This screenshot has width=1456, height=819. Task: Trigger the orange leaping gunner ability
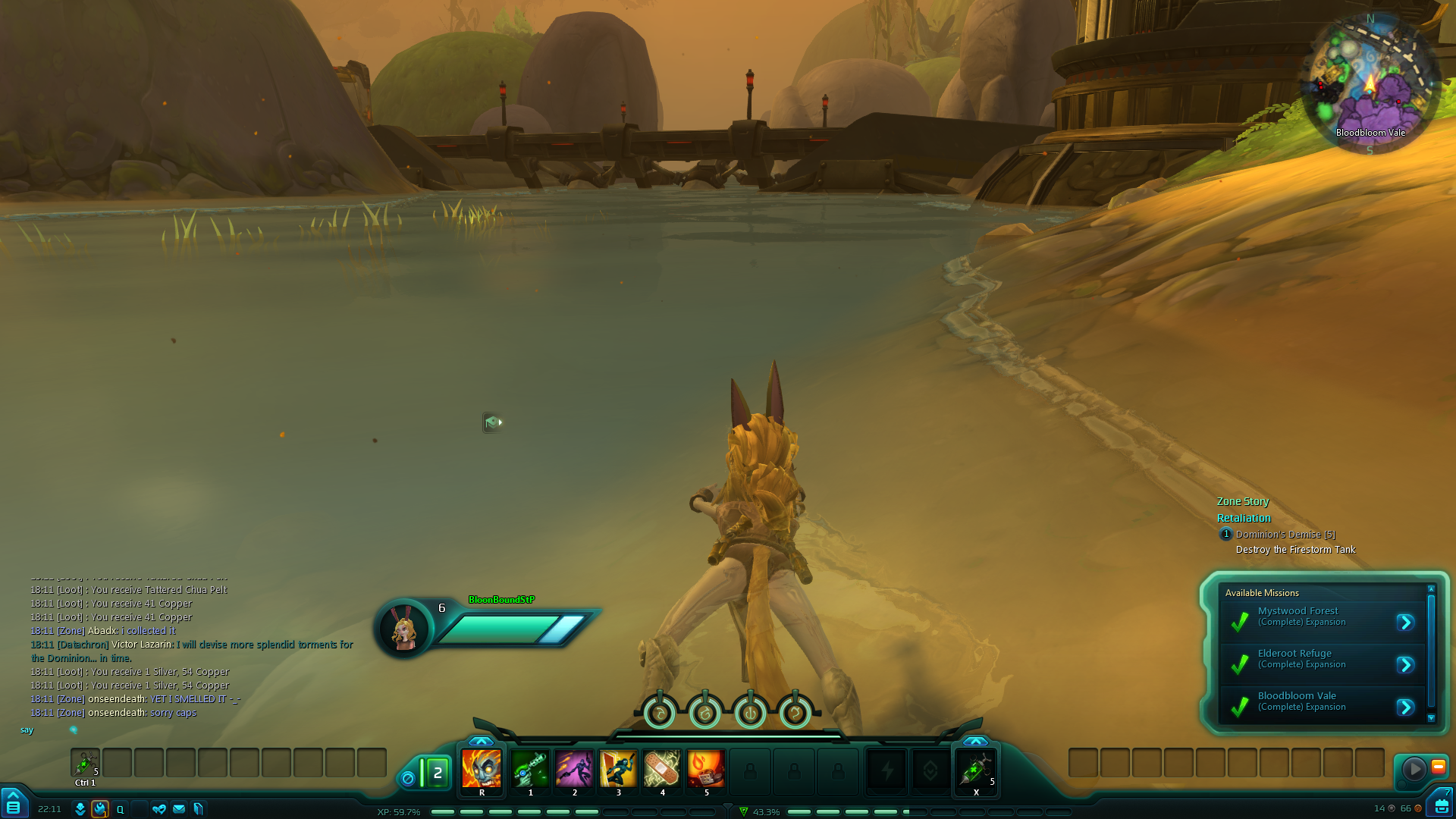(618, 769)
